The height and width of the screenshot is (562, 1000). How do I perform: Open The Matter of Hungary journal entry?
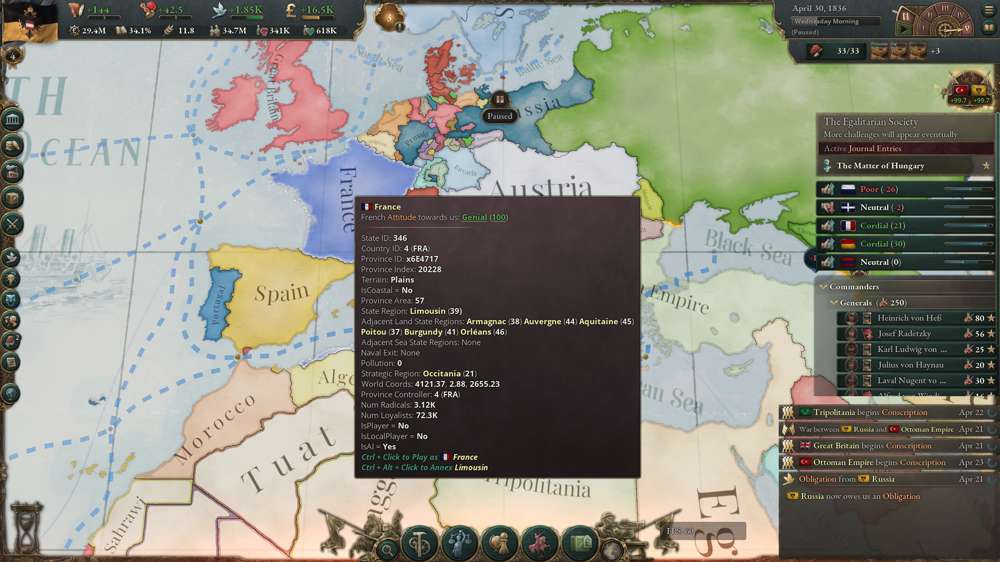[880, 166]
